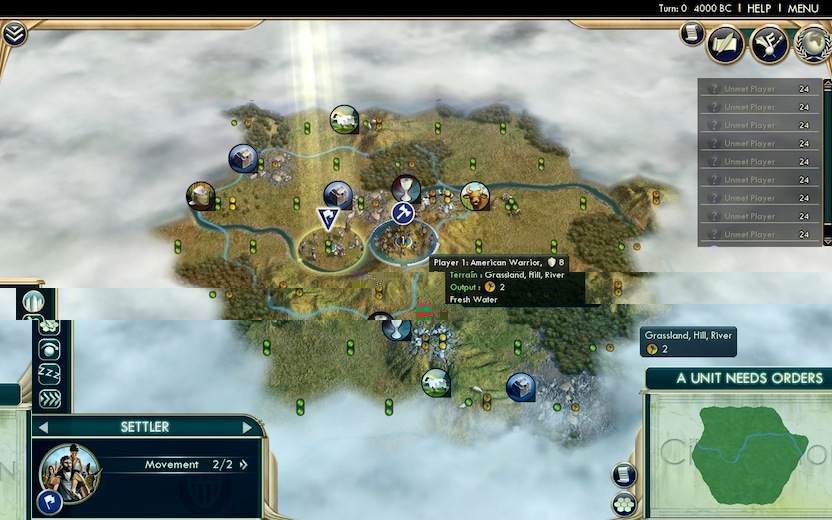This screenshot has height=520, width=832.
Task: Select the Found City action icon
Action: coord(36,302)
